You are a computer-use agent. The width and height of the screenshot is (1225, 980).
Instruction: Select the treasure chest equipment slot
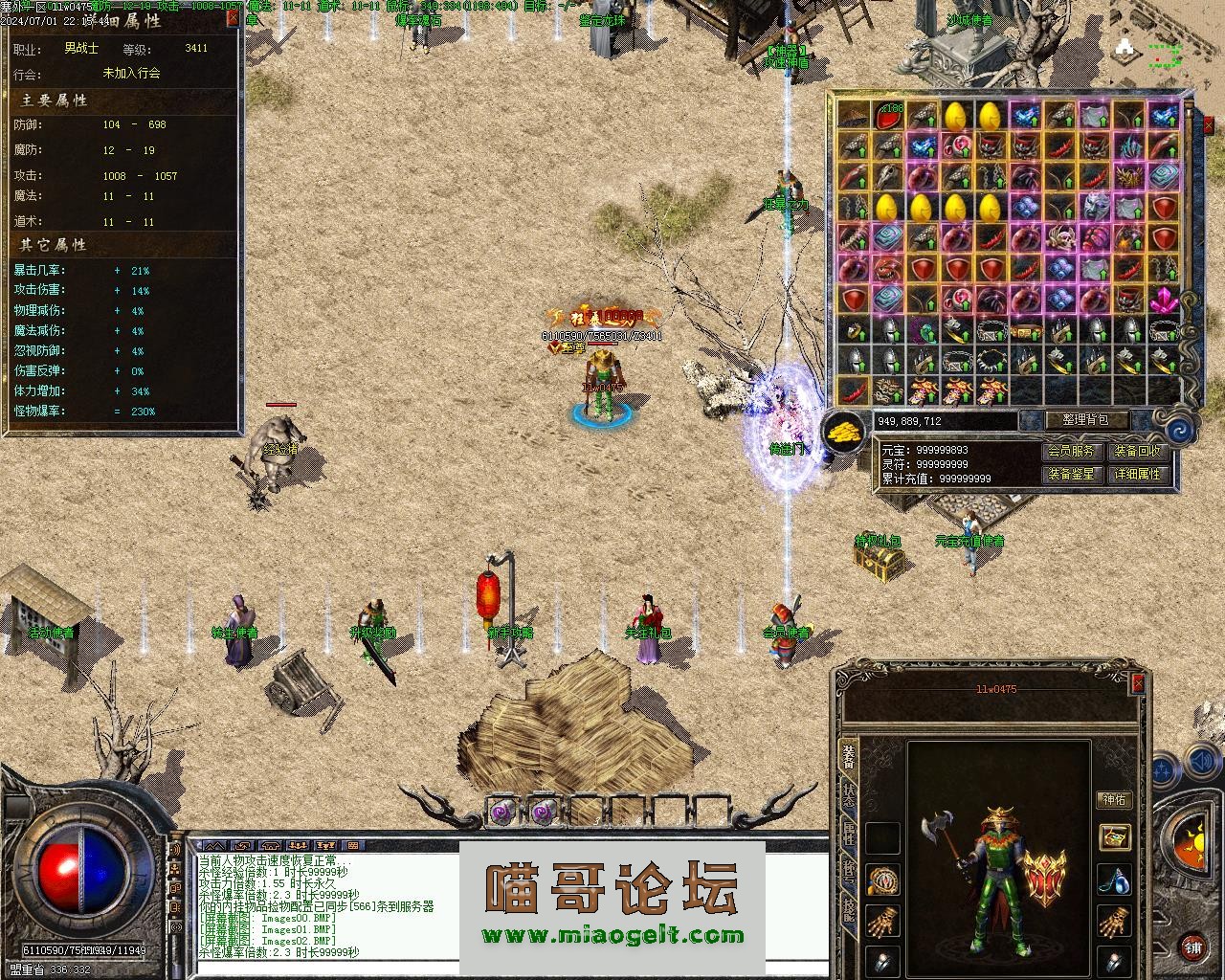point(1114,837)
